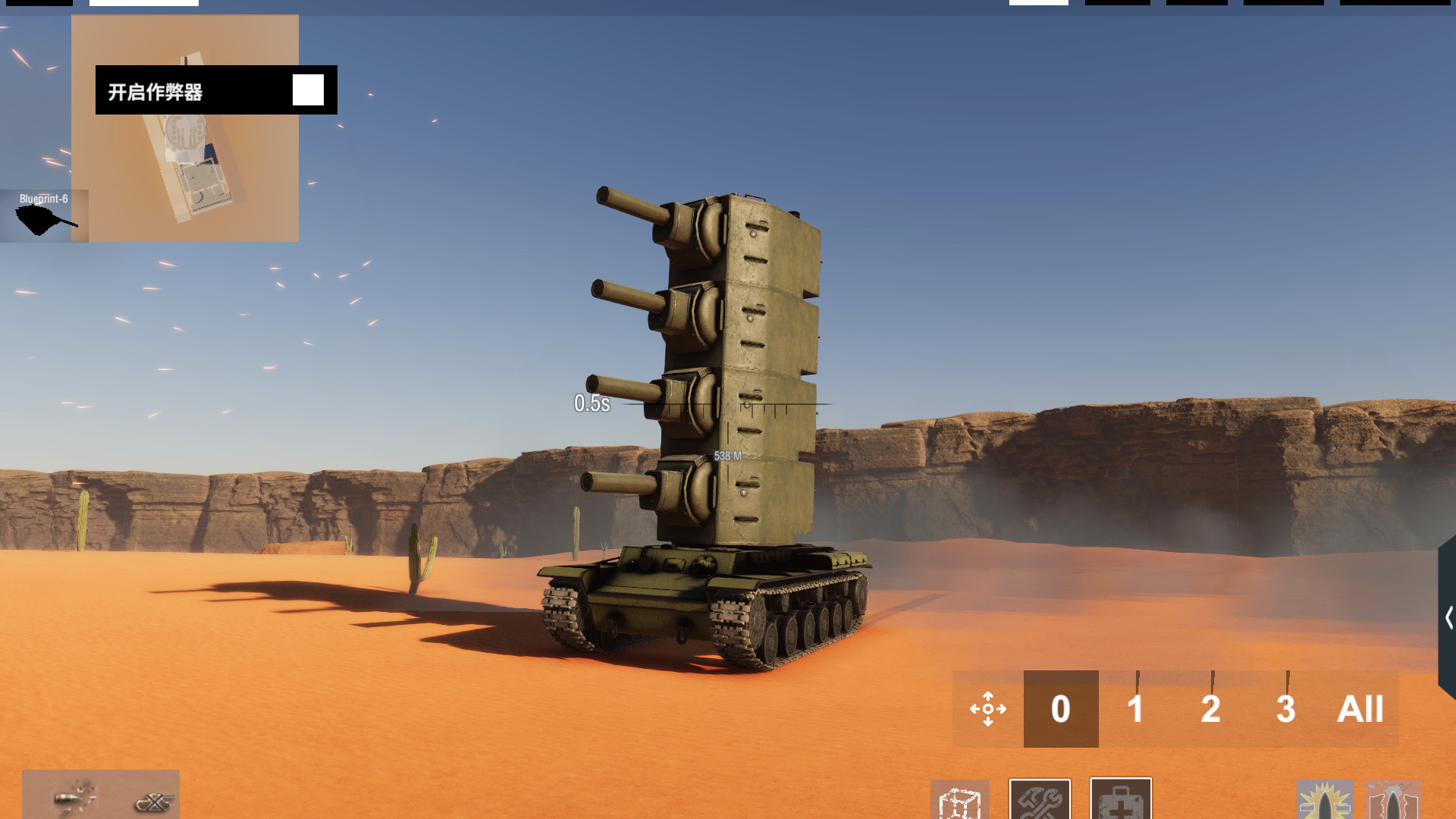Click the four-directional arrows icon beside ammo numbers
This screenshot has height=819, width=1456.
click(987, 709)
